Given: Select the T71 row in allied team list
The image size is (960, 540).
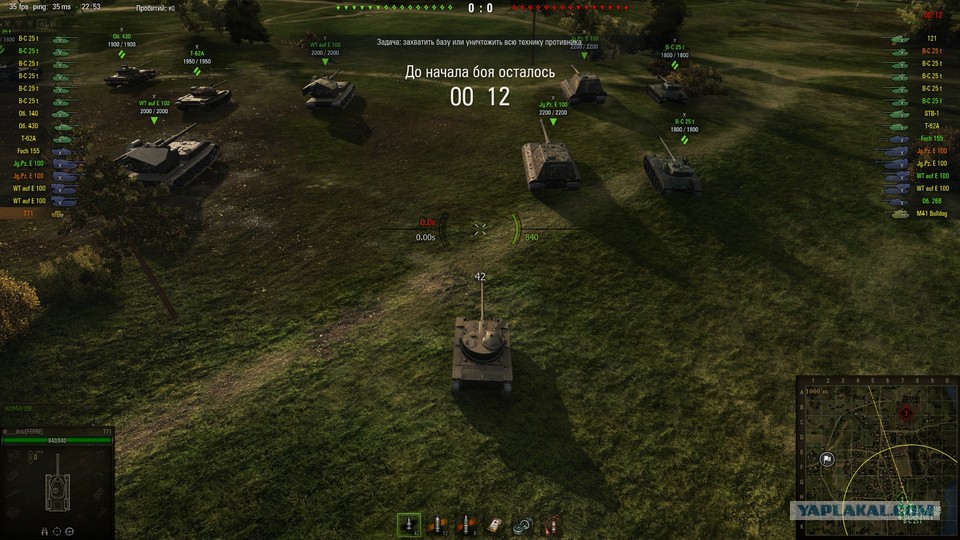Looking at the screenshot, I should tap(30, 213).
